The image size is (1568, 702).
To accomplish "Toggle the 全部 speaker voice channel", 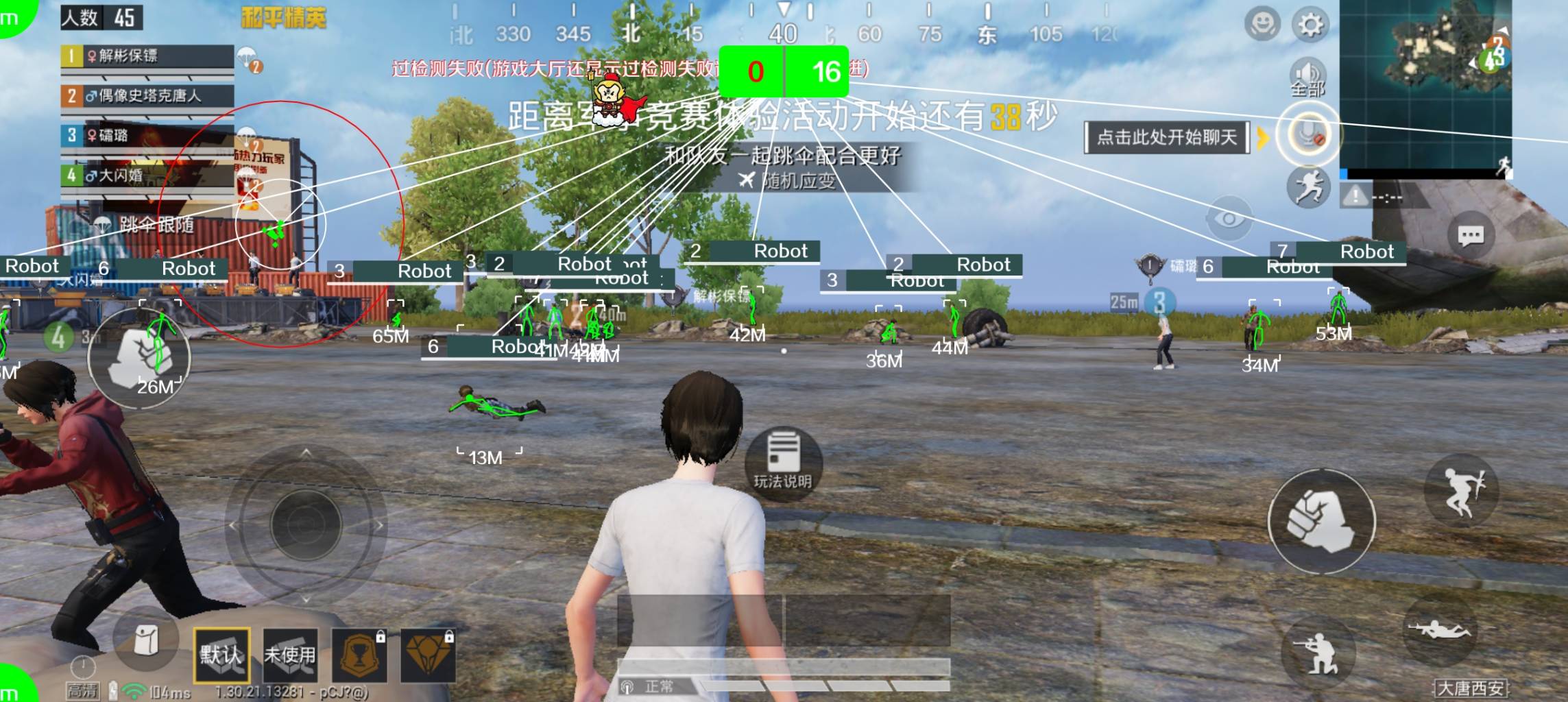I will coord(1307,77).
